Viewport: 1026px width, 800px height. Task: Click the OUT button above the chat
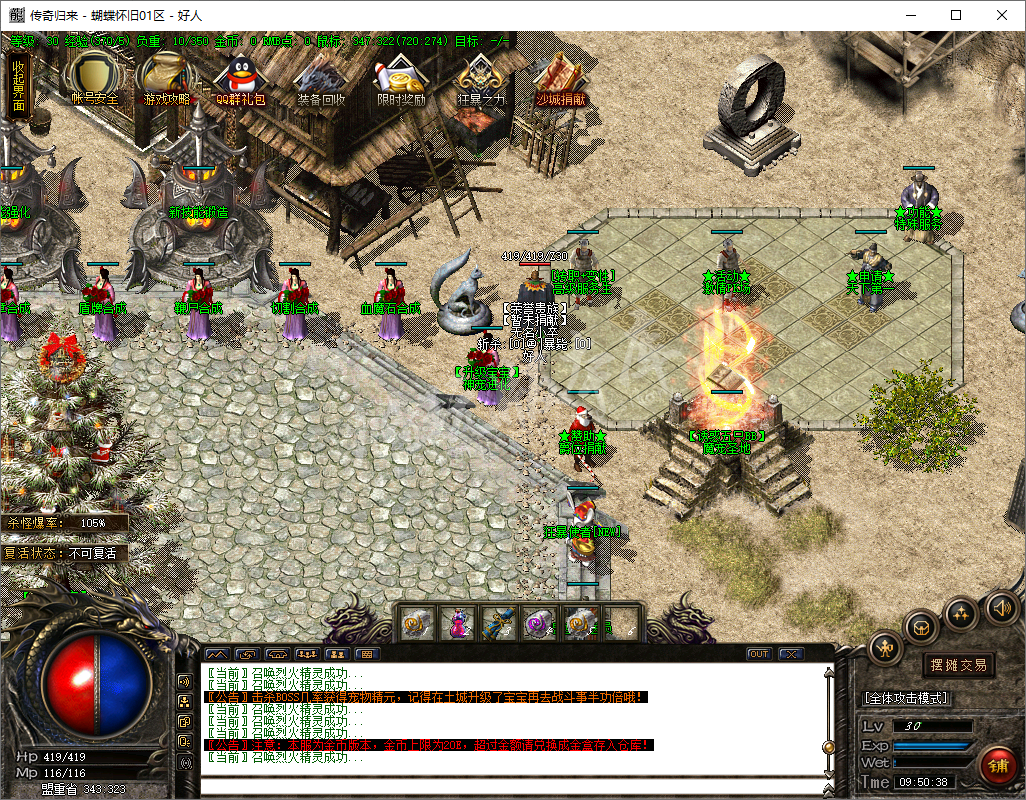(x=759, y=654)
